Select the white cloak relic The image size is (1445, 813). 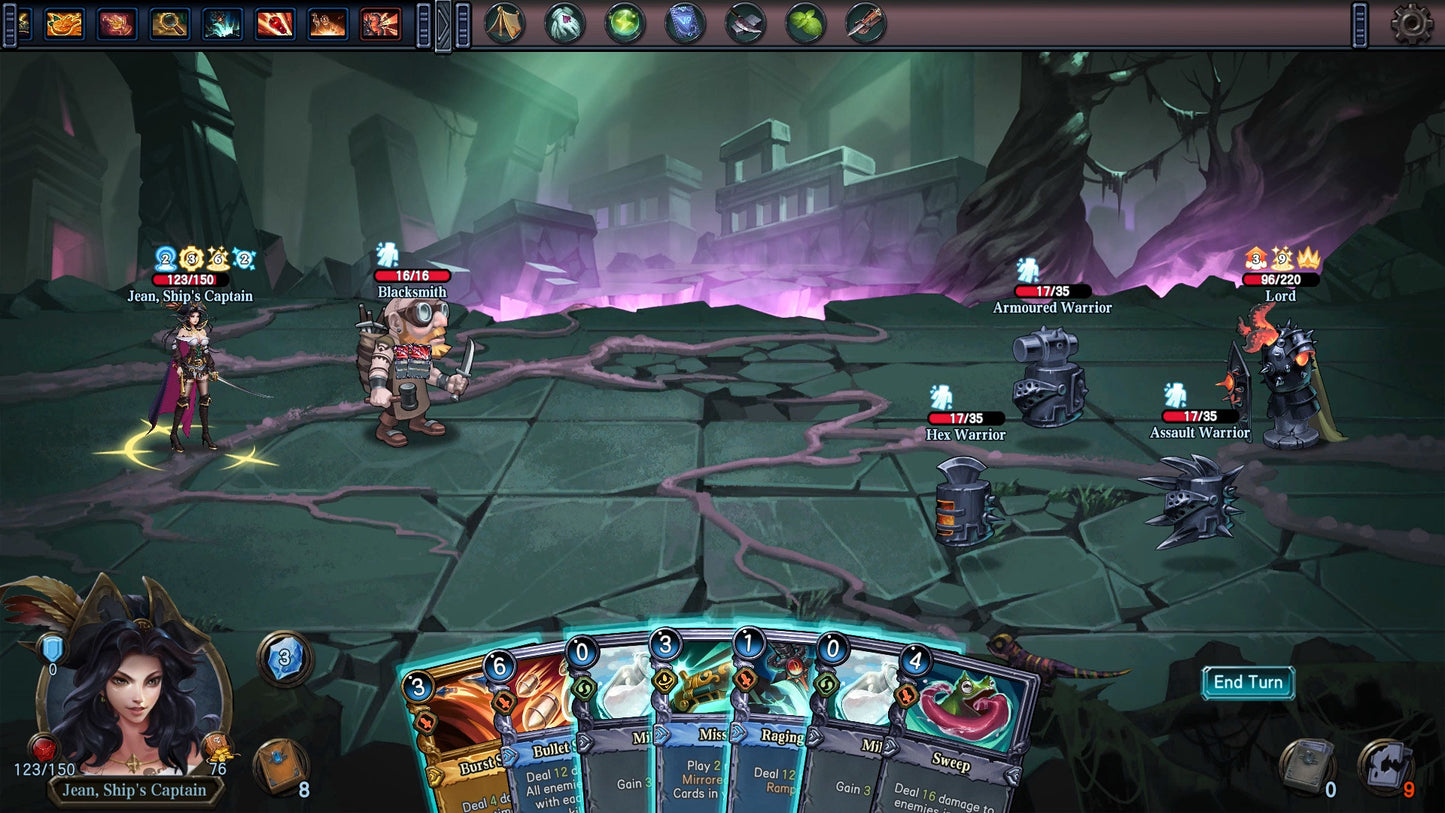click(565, 23)
